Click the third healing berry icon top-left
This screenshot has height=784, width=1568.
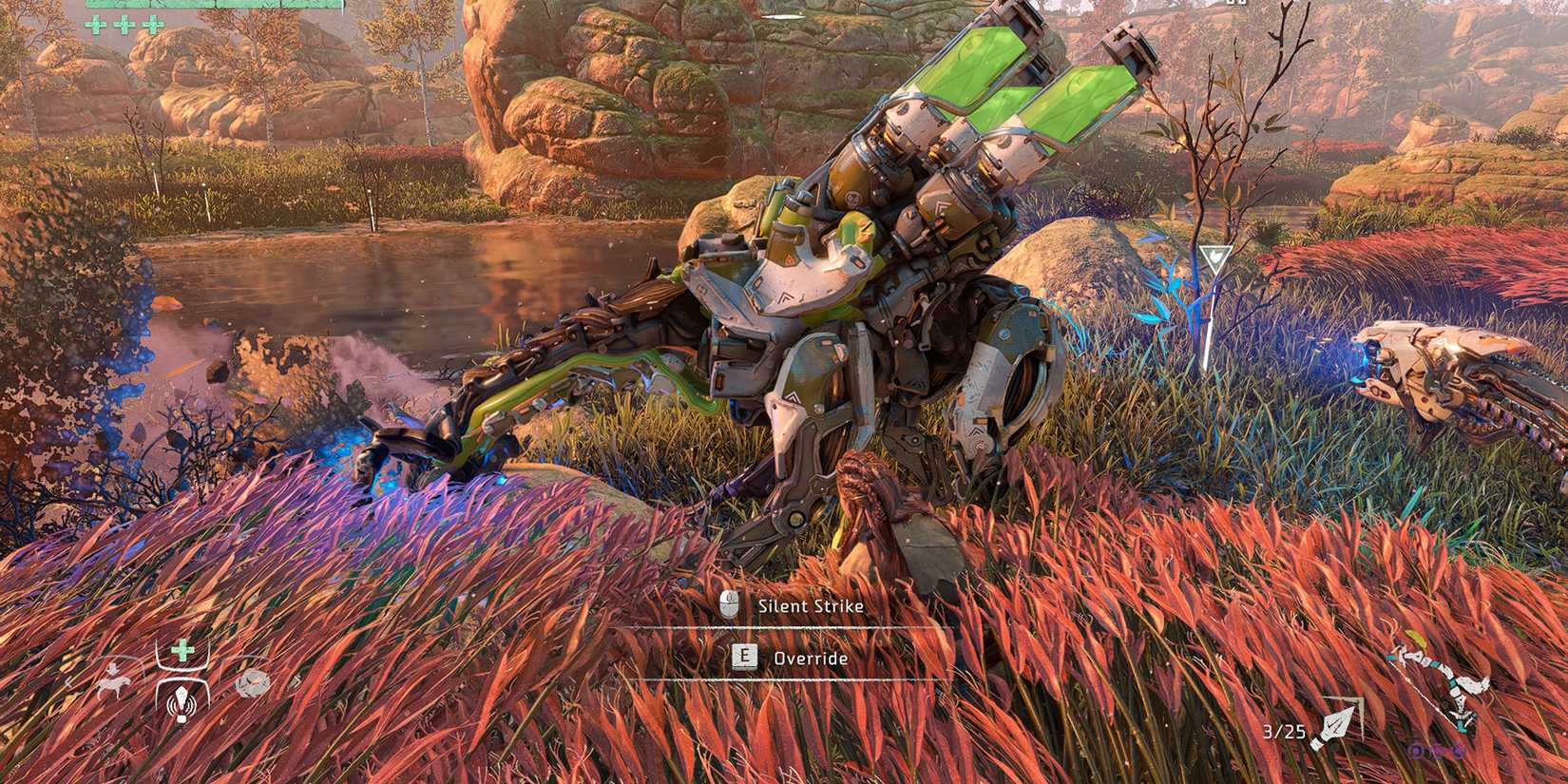click(154, 24)
